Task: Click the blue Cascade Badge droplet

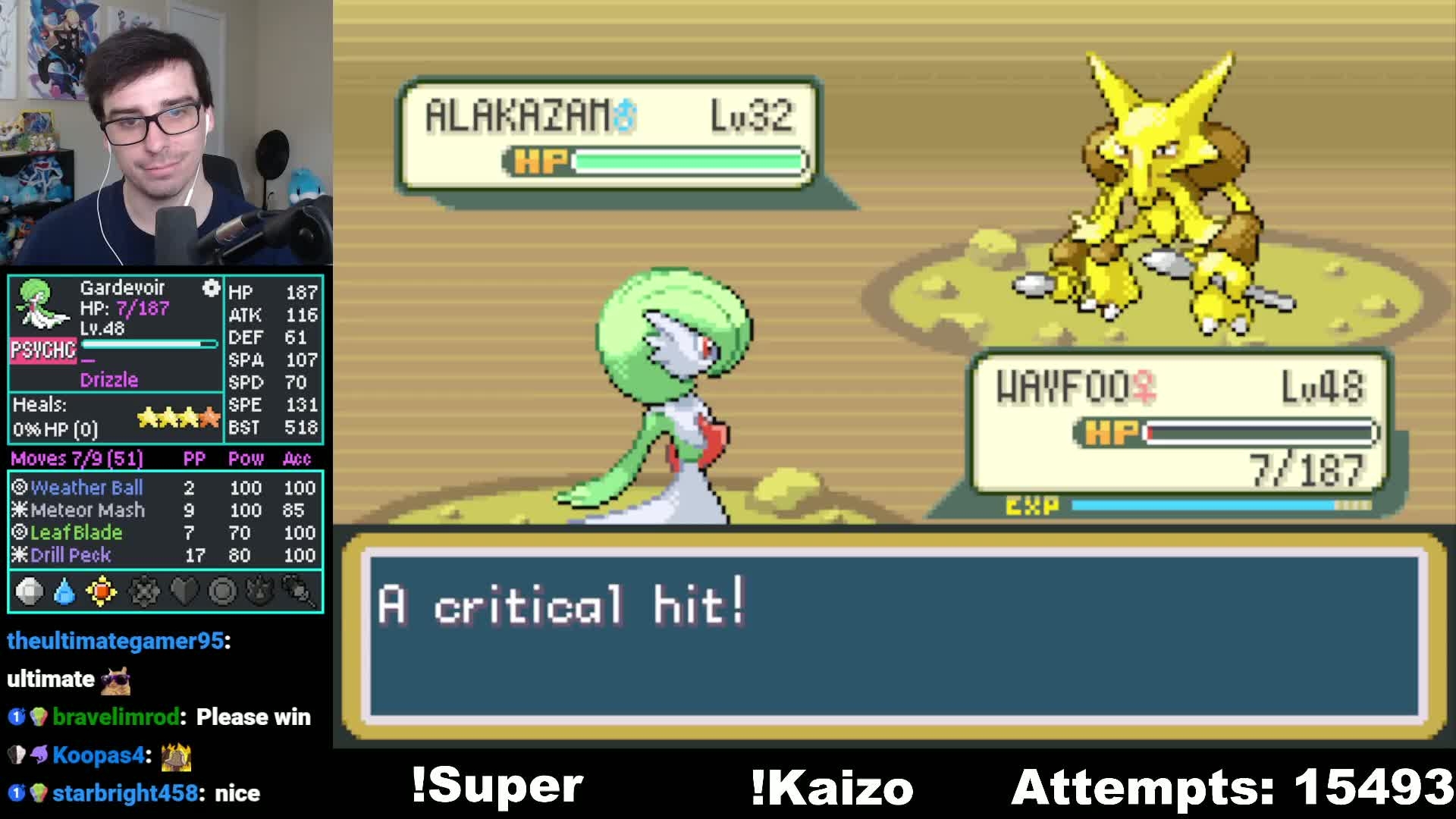Action: coord(65,591)
